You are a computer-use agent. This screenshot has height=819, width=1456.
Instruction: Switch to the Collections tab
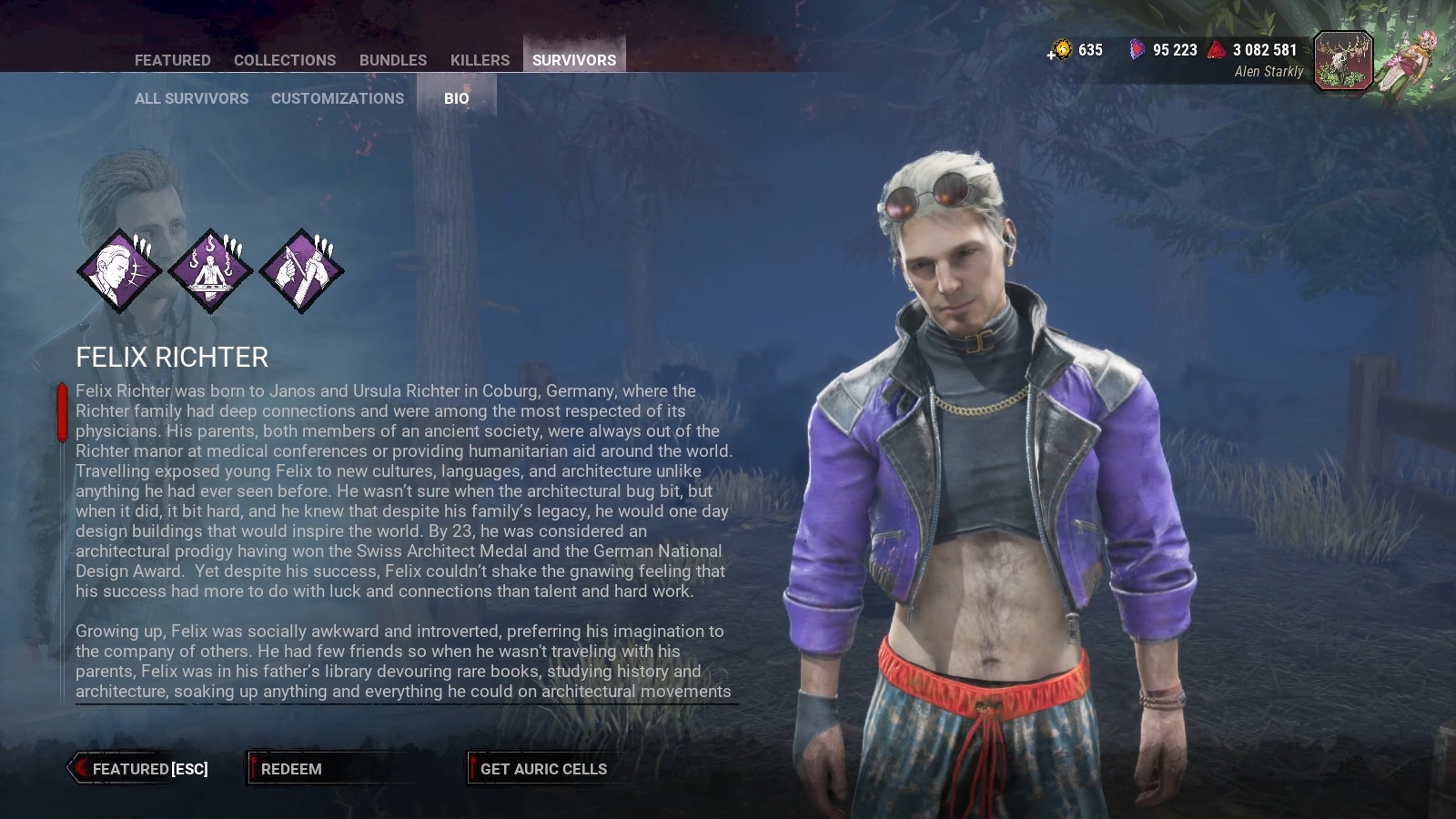tap(285, 60)
